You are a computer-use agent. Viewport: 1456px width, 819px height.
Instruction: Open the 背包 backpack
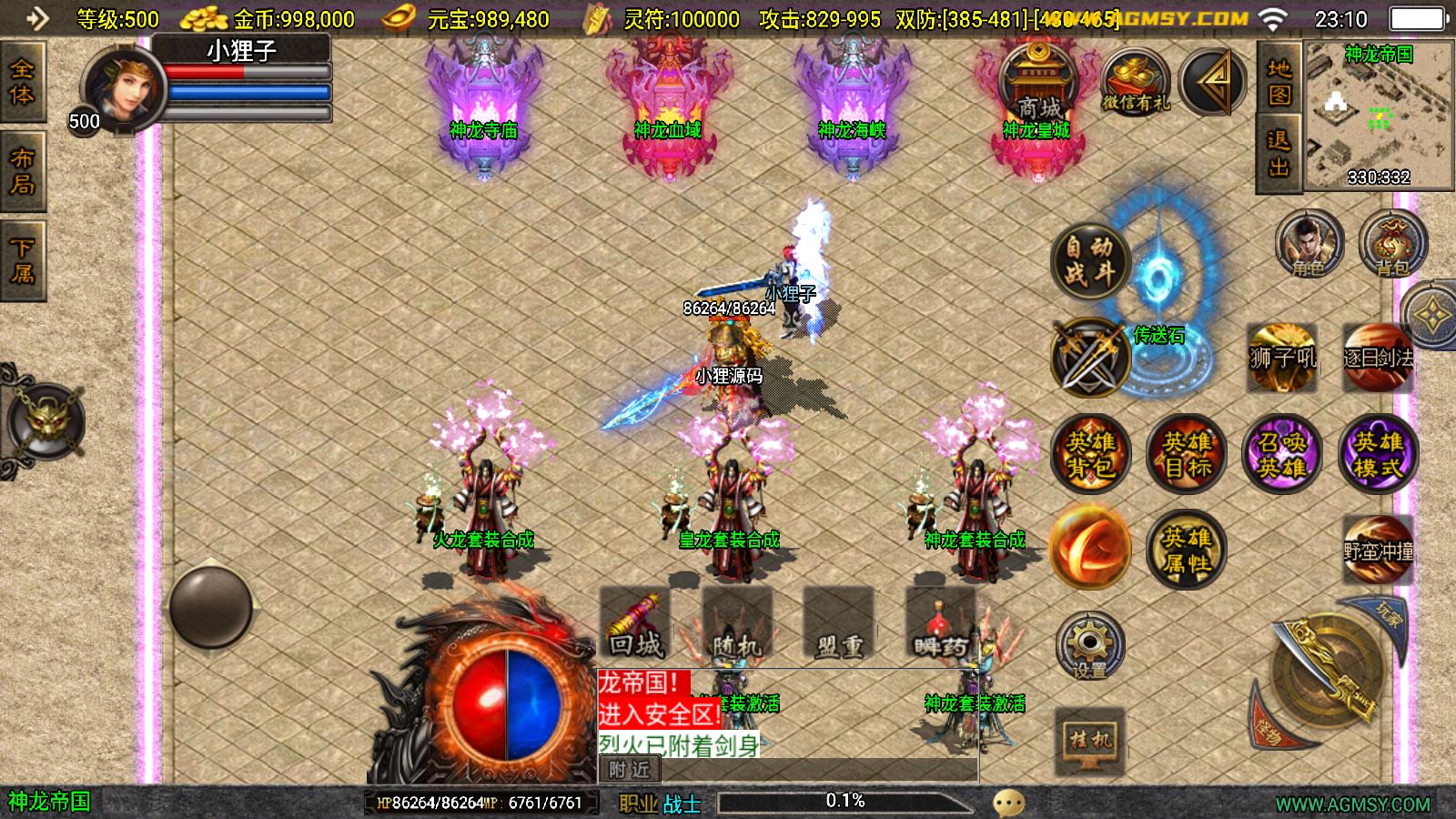(x=1391, y=244)
